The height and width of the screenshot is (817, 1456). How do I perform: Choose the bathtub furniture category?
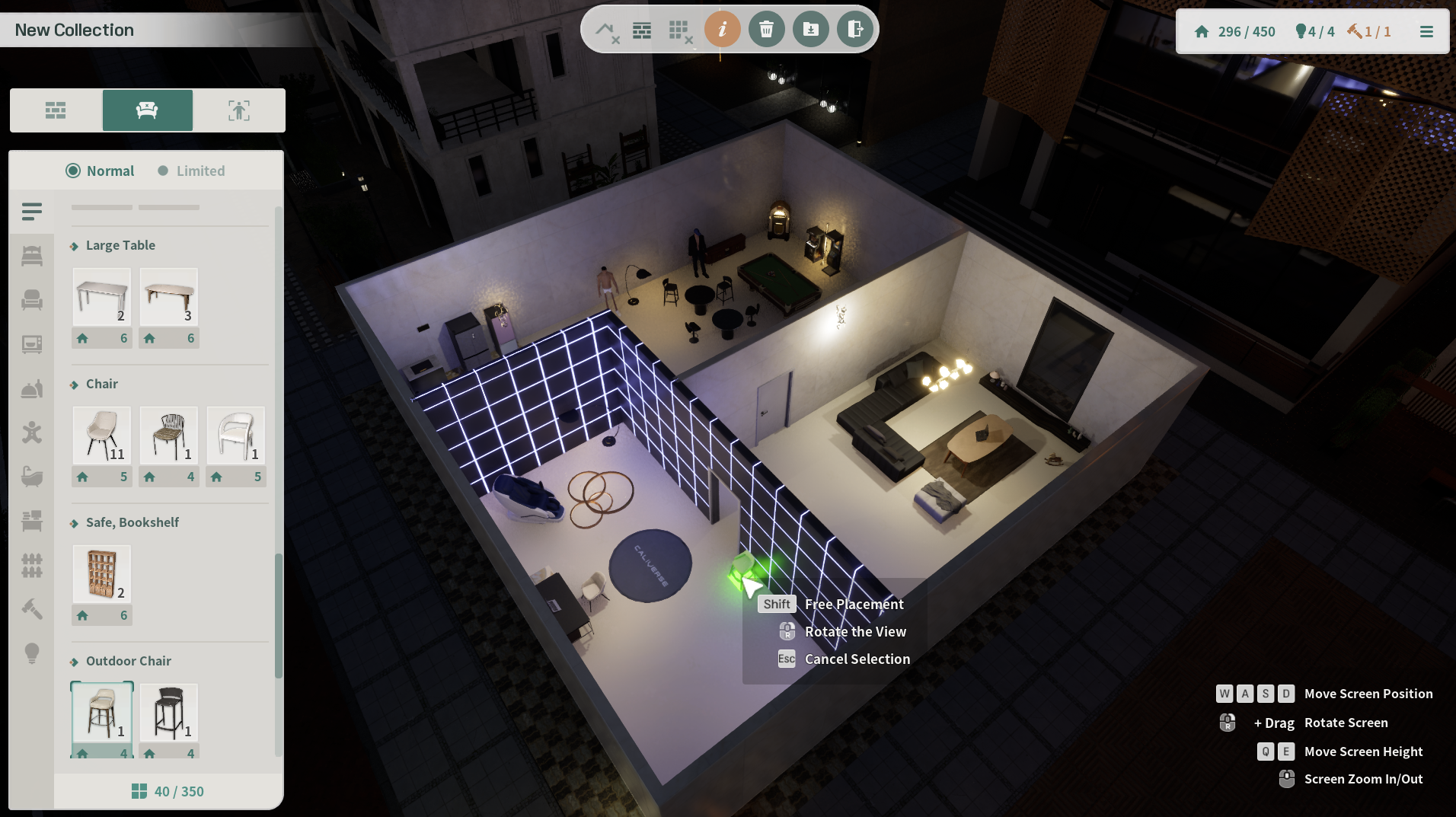(32, 477)
